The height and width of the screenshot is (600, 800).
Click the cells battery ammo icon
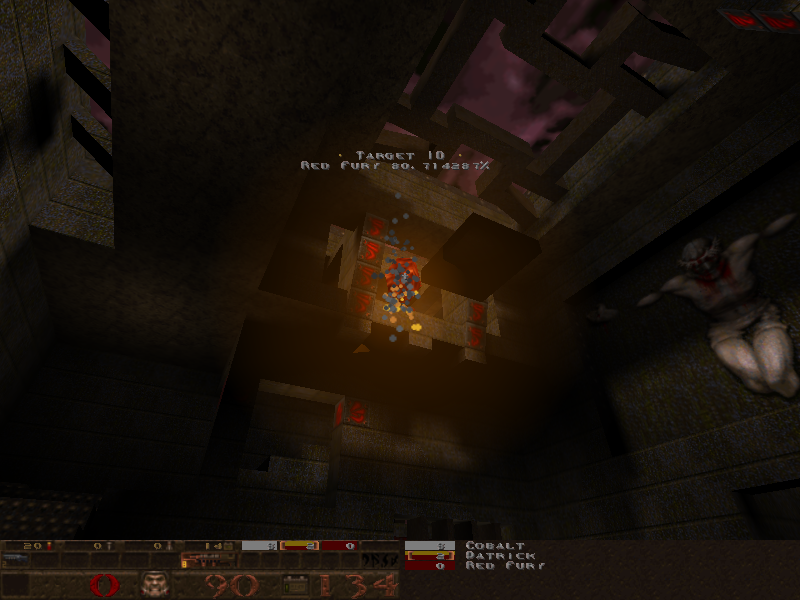pos(295,584)
